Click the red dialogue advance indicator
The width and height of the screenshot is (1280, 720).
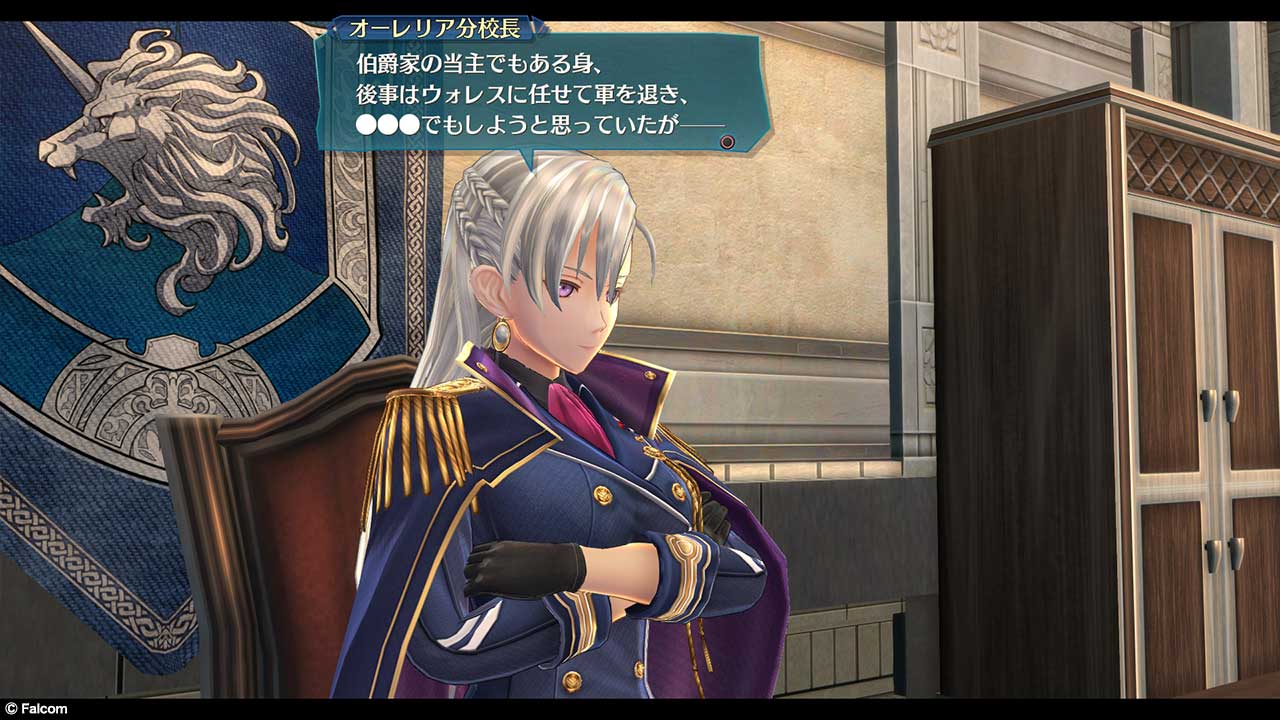click(727, 142)
